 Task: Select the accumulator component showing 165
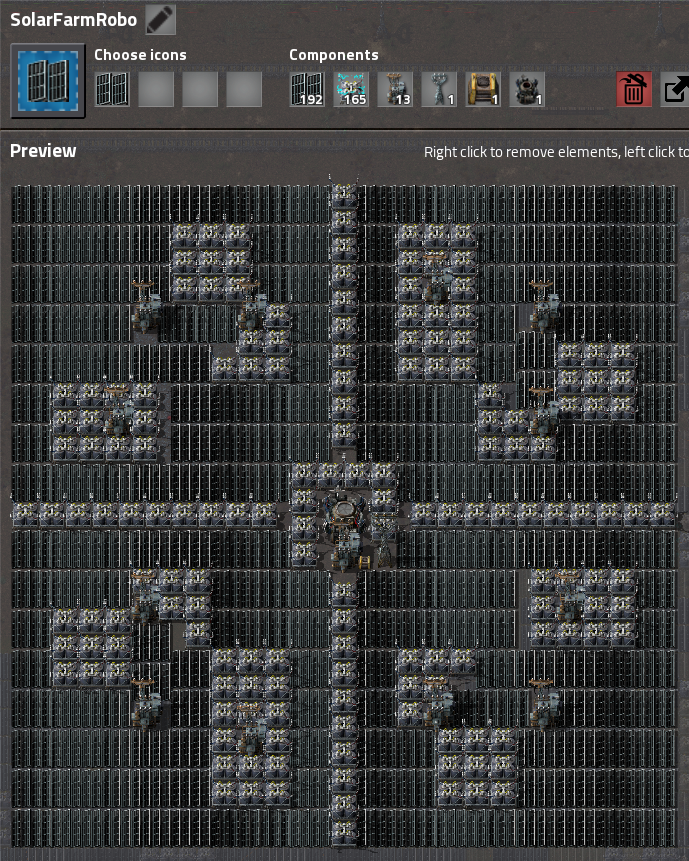click(351, 89)
